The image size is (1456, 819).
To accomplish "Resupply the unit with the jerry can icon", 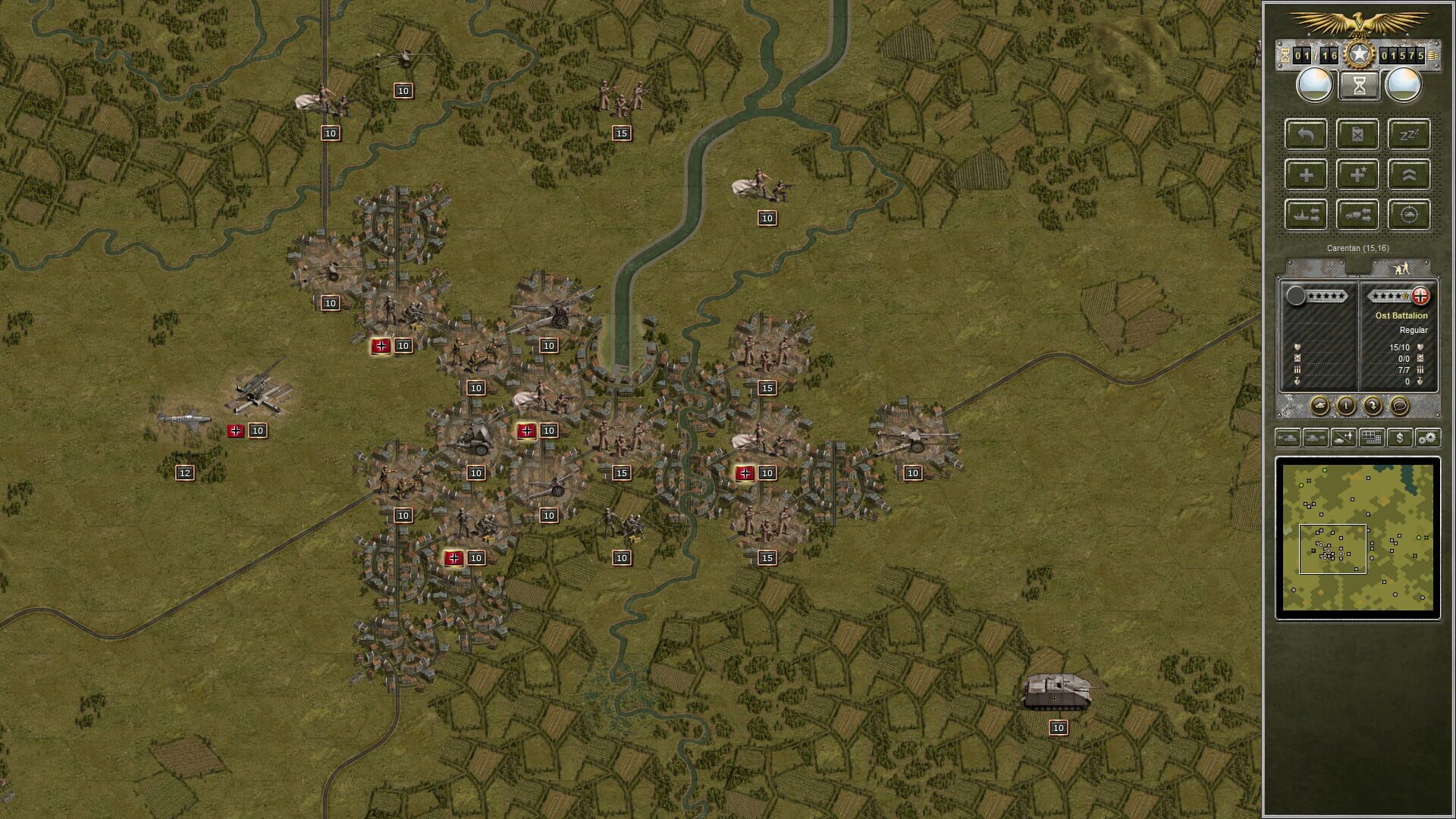I will point(1357,135).
